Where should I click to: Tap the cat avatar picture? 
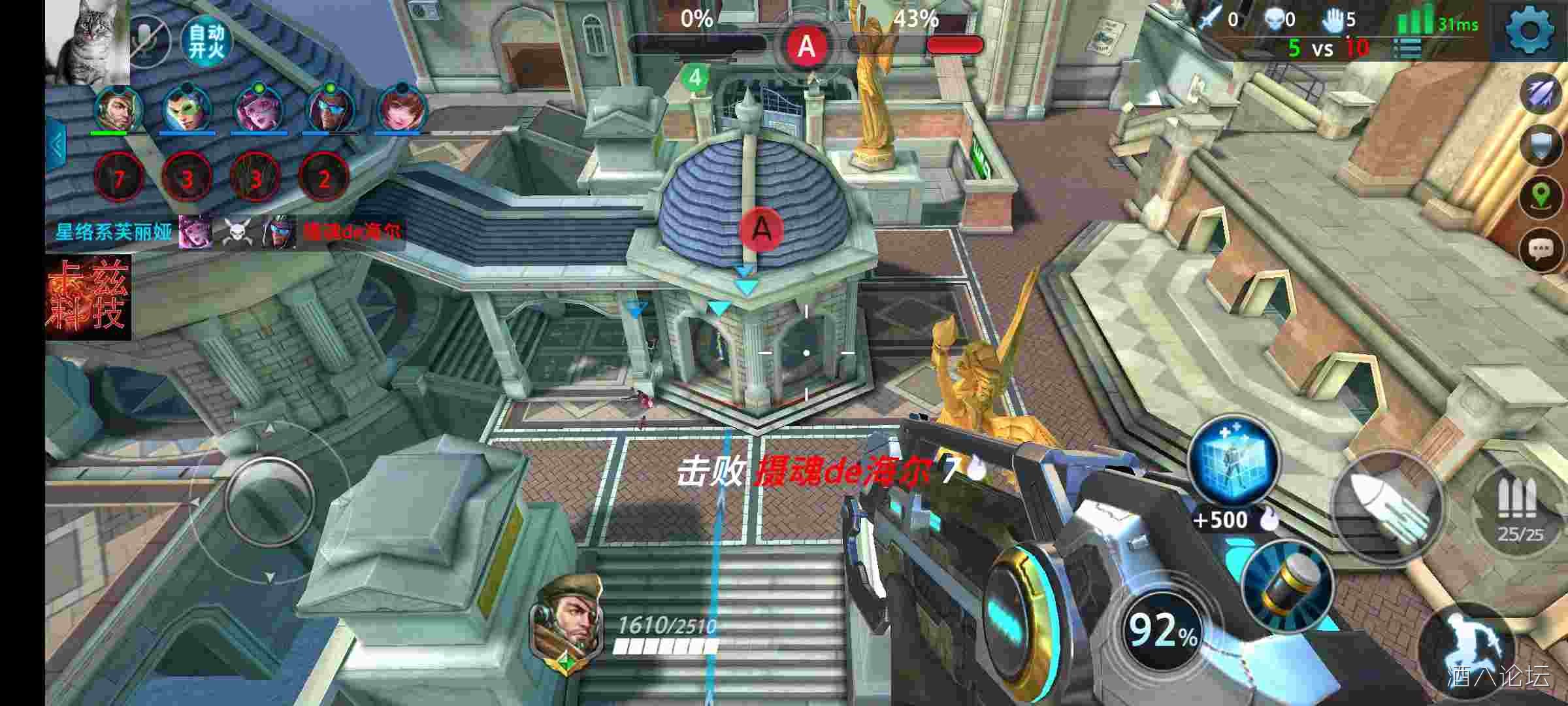(88, 41)
